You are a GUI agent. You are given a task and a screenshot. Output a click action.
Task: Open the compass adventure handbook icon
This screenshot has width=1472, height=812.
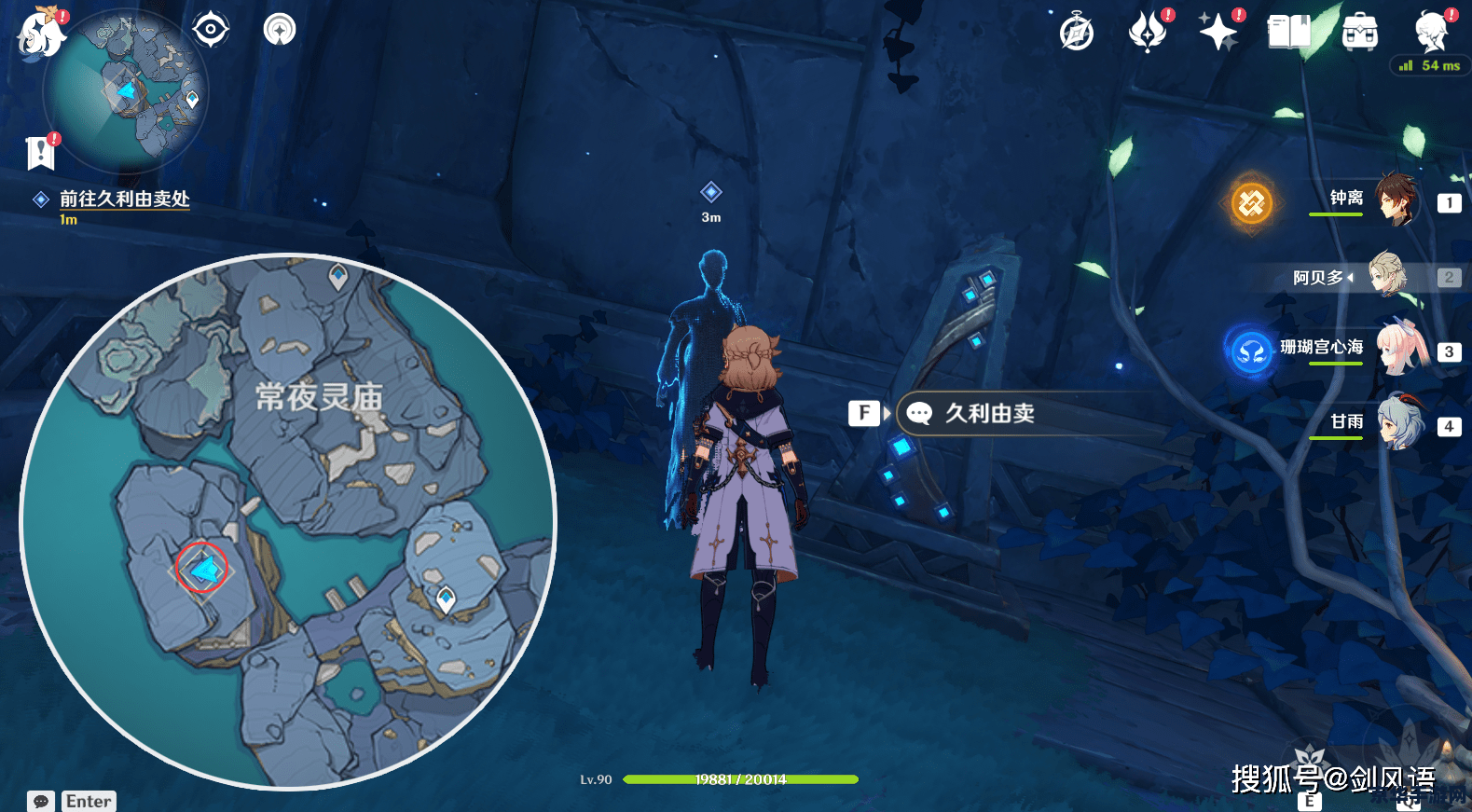tap(1077, 34)
